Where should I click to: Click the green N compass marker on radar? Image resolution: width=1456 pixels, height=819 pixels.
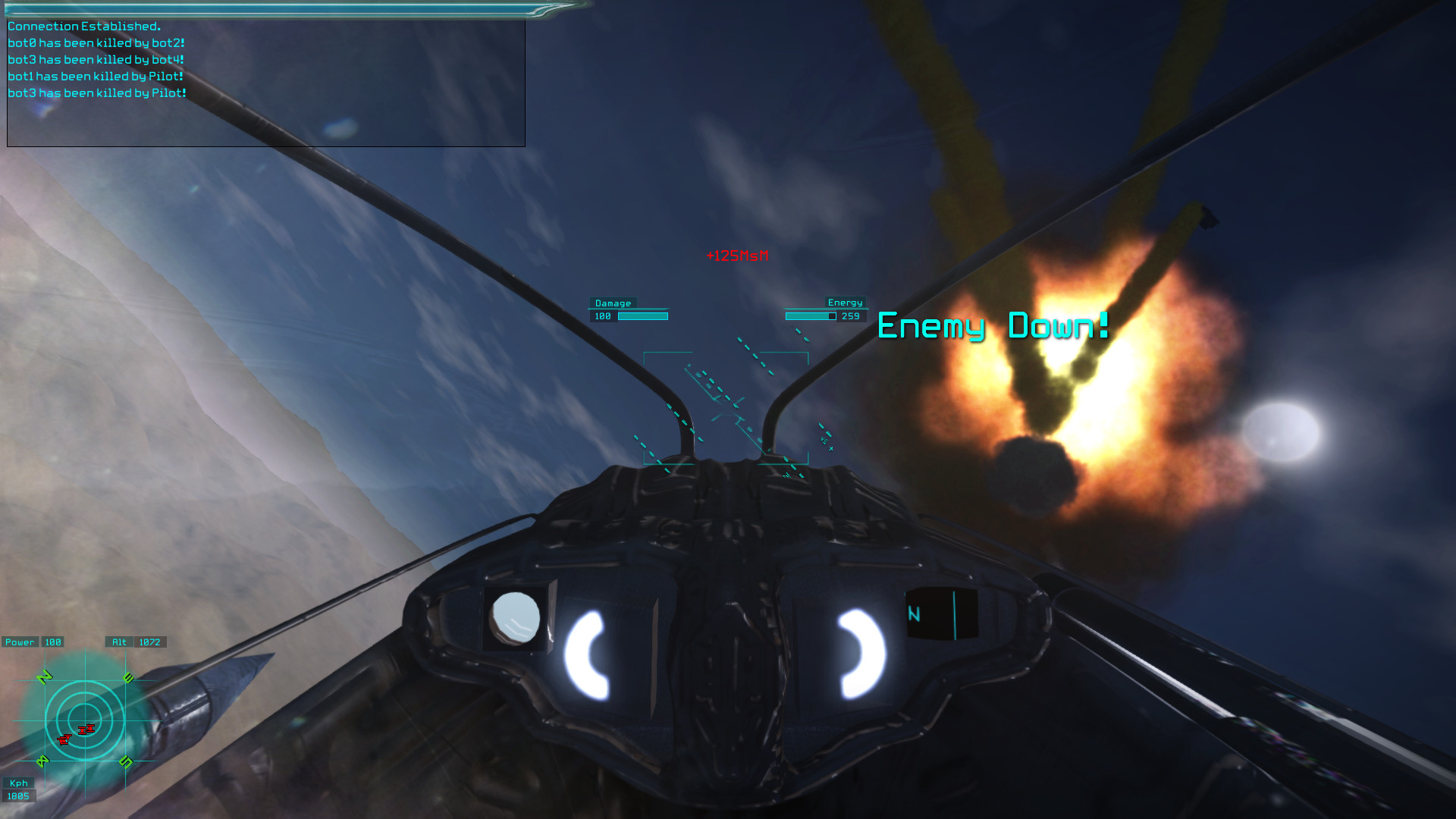pyautogui.click(x=44, y=676)
